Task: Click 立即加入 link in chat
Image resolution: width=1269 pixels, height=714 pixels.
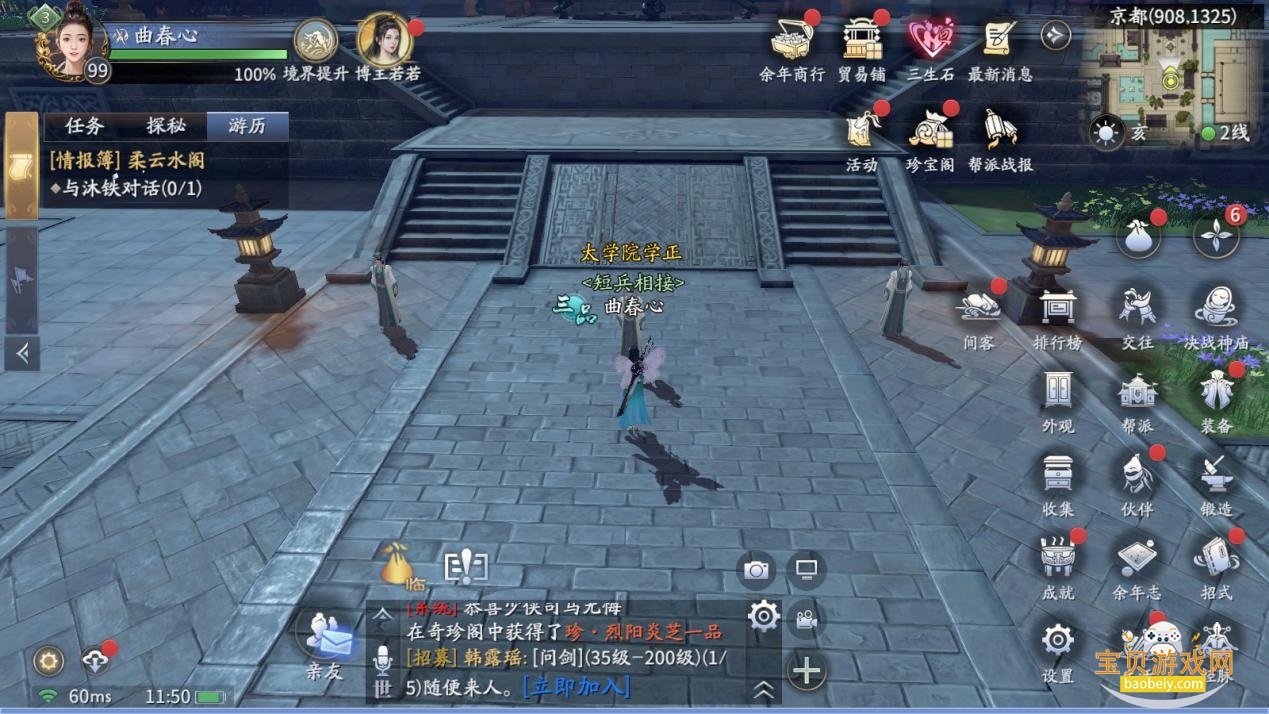Action: (578, 687)
